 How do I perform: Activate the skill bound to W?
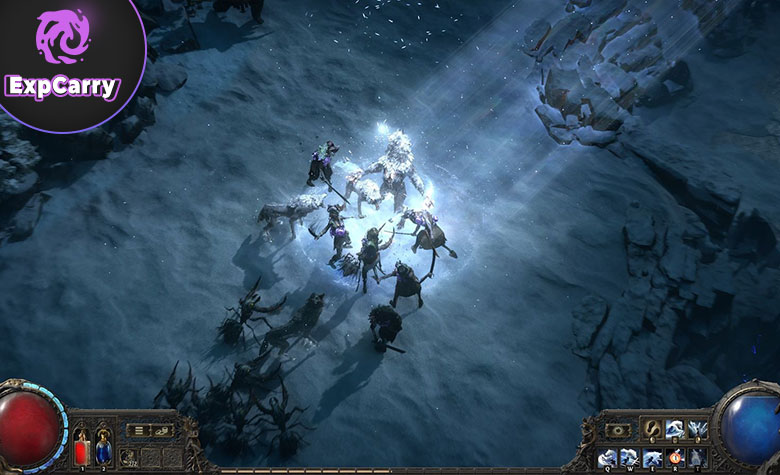(629, 458)
